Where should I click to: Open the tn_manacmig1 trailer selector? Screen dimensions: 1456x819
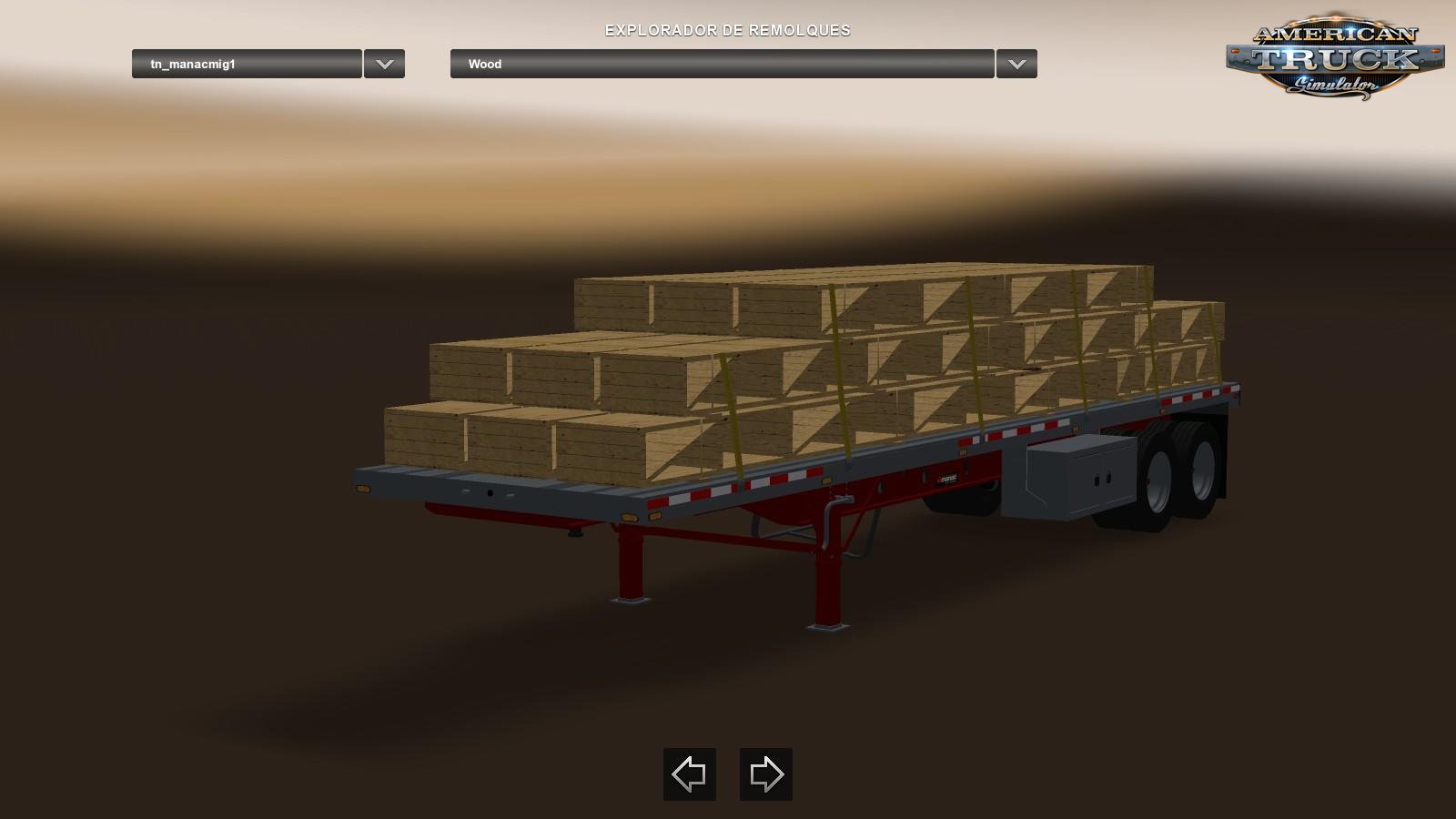tap(246, 64)
